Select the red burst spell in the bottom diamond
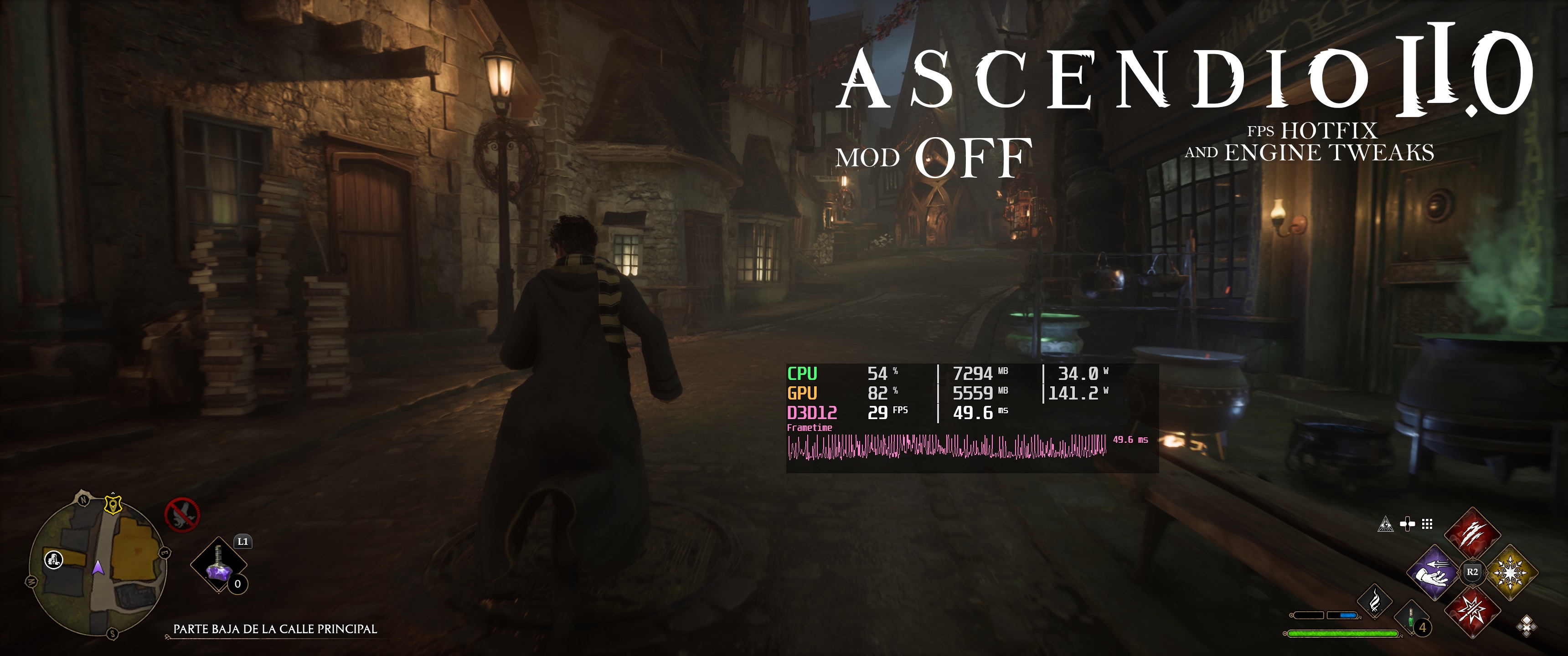Screen dimensions: 1568x656 click(x=1474, y=611)
